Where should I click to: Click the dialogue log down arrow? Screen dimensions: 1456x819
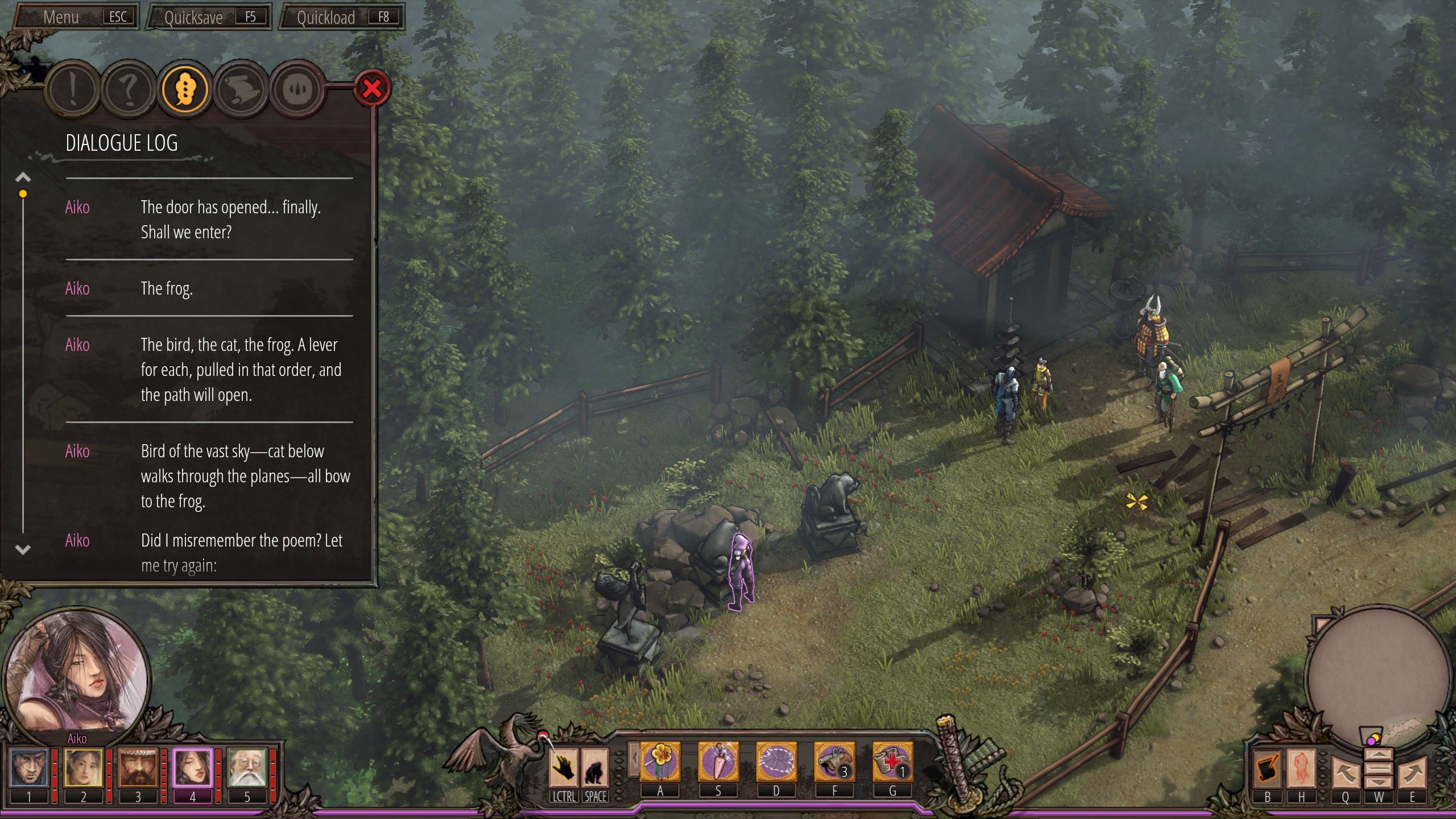(x=23, y=549)
